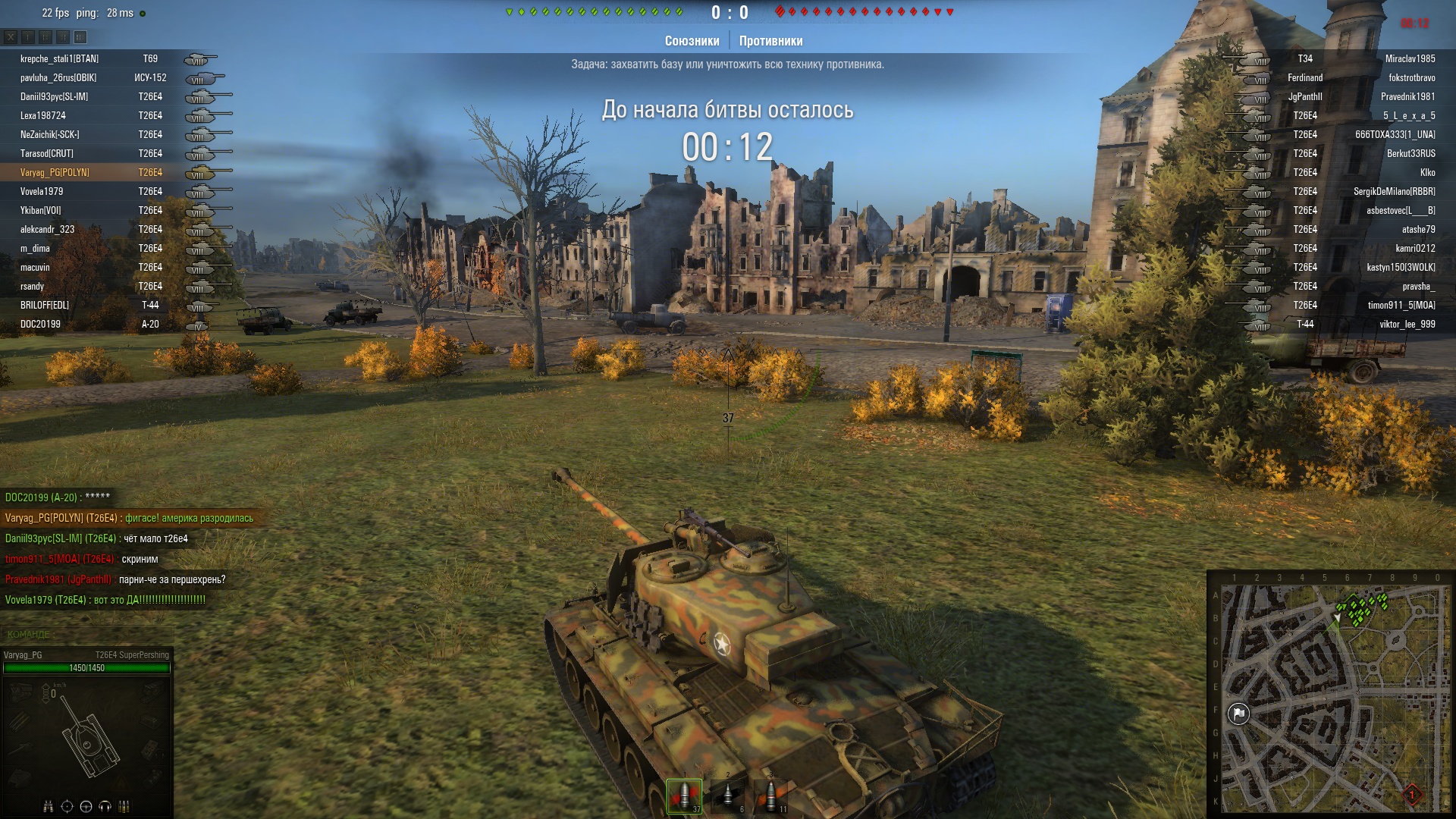Click the minimap
The width and height of the screenshot is (1456, 819).
point(1329,695)
